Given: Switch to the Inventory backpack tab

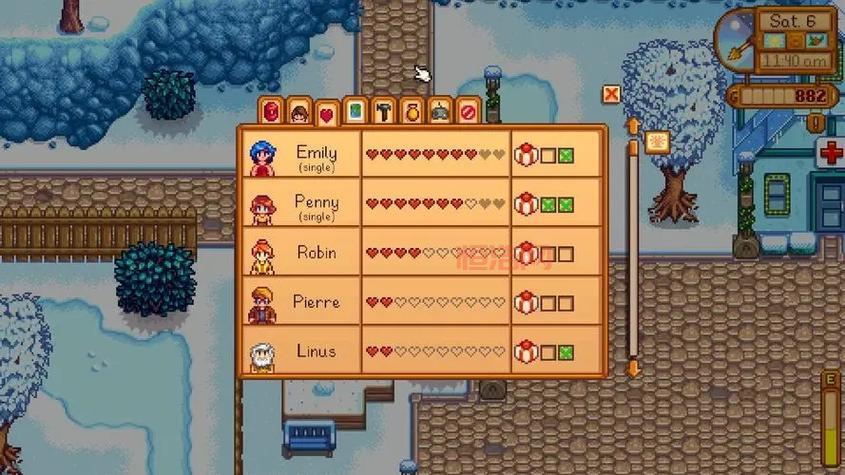Looking at the screenshot, I should [271, 110].
